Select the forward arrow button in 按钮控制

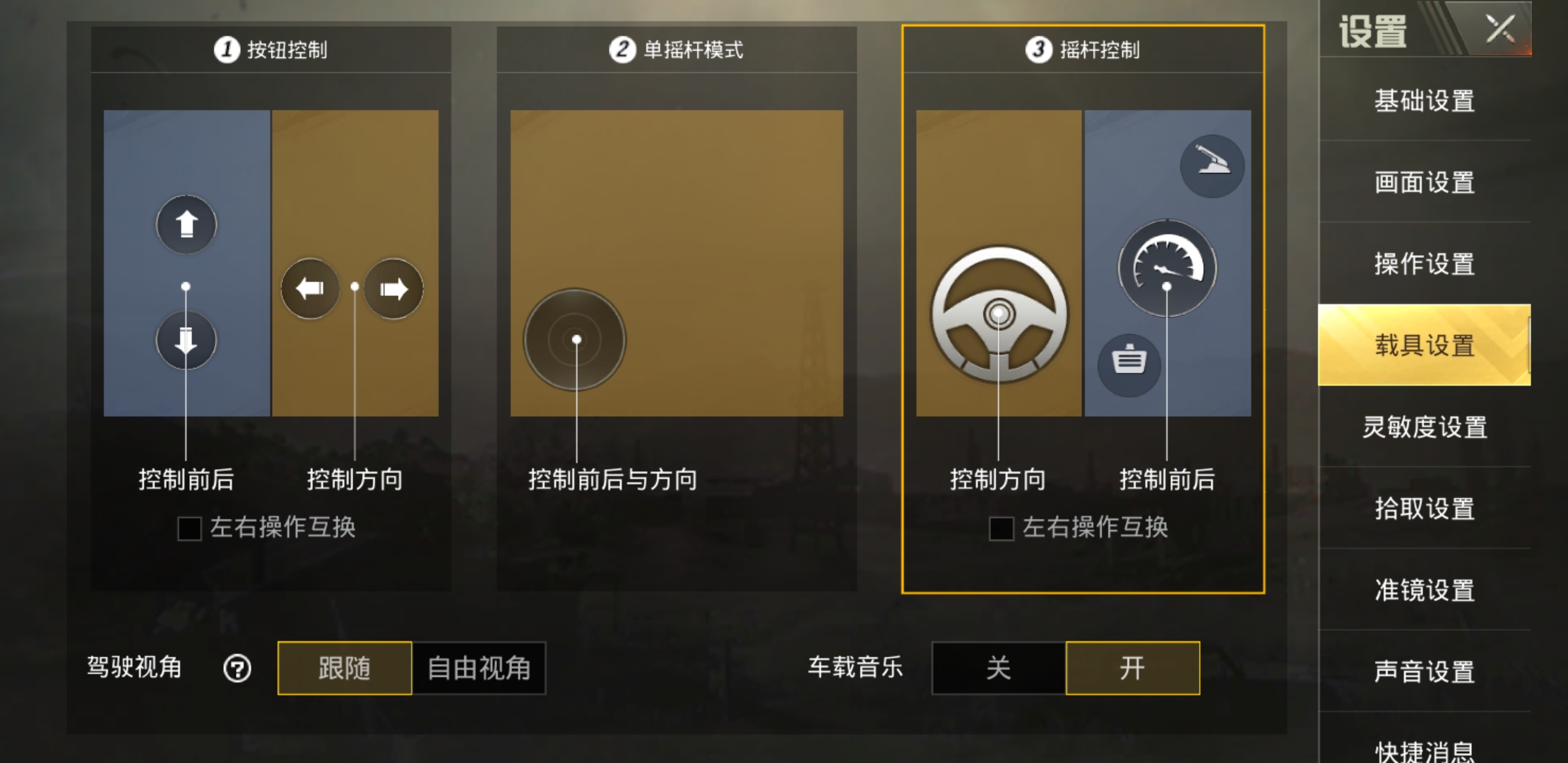click(x=186, y=225)
